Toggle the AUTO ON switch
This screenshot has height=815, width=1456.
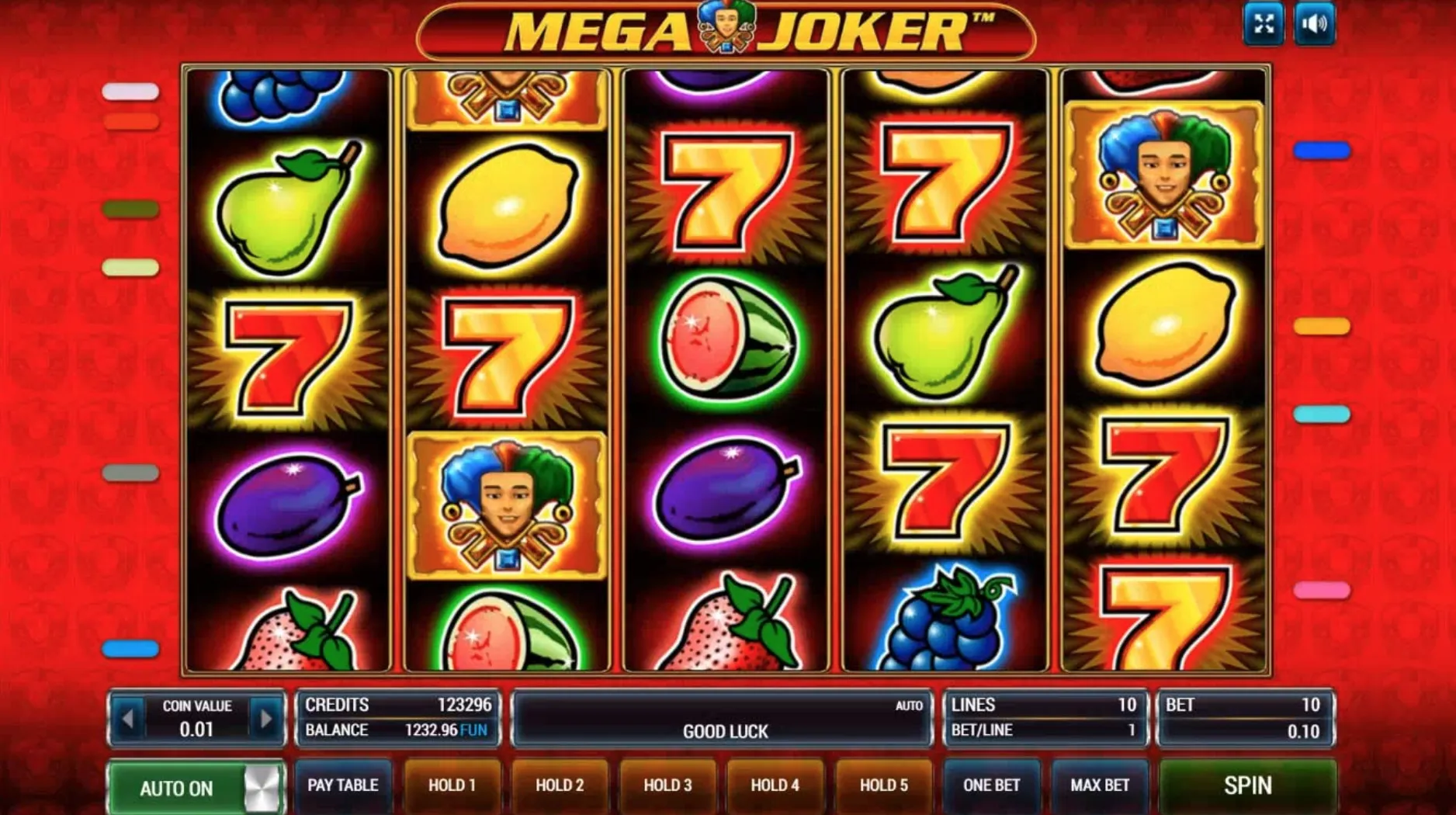pos(196,787)
